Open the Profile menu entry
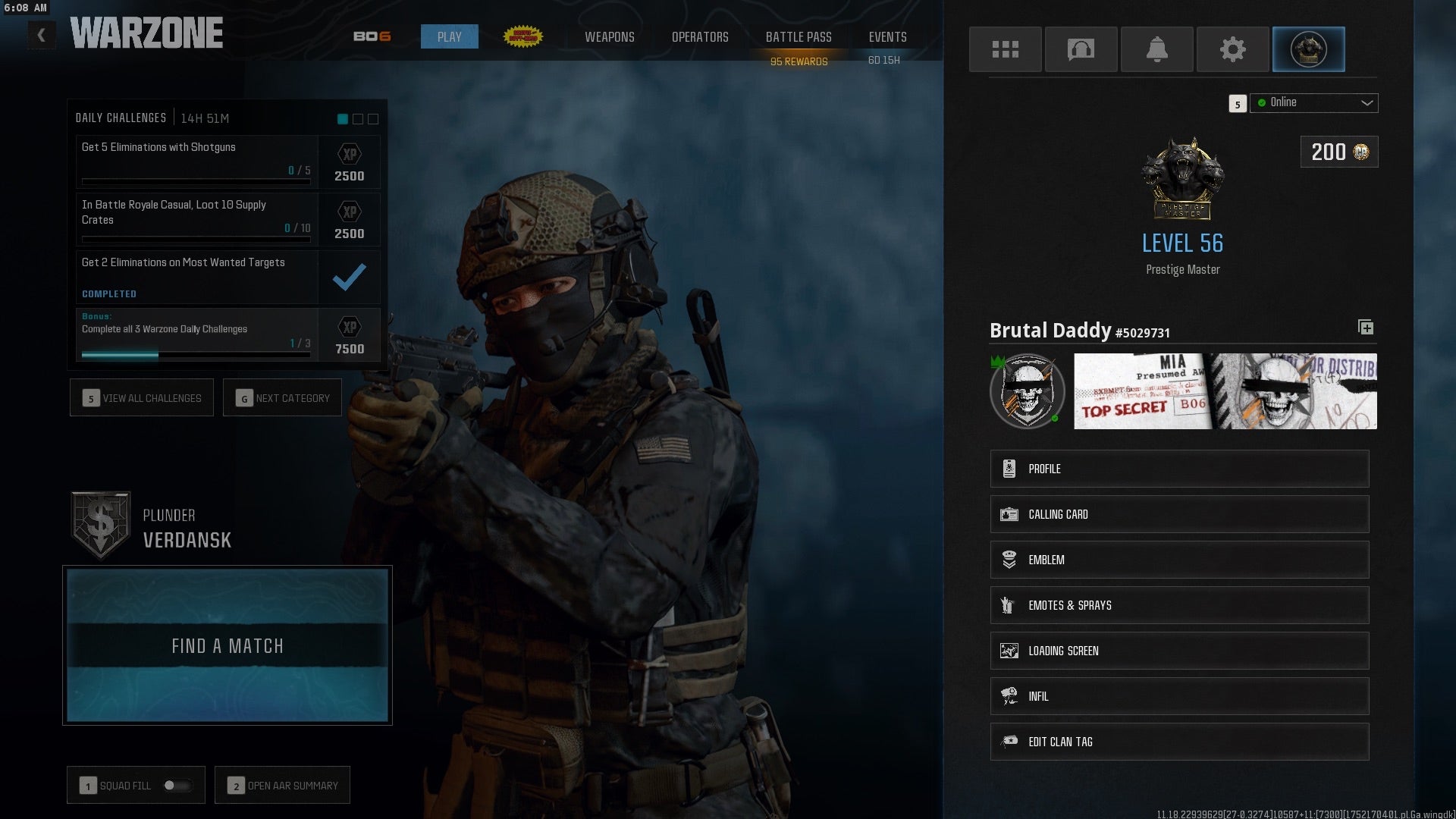Image resolution: width=1456 pixels, height=819 pixels. coord(1179,469)
